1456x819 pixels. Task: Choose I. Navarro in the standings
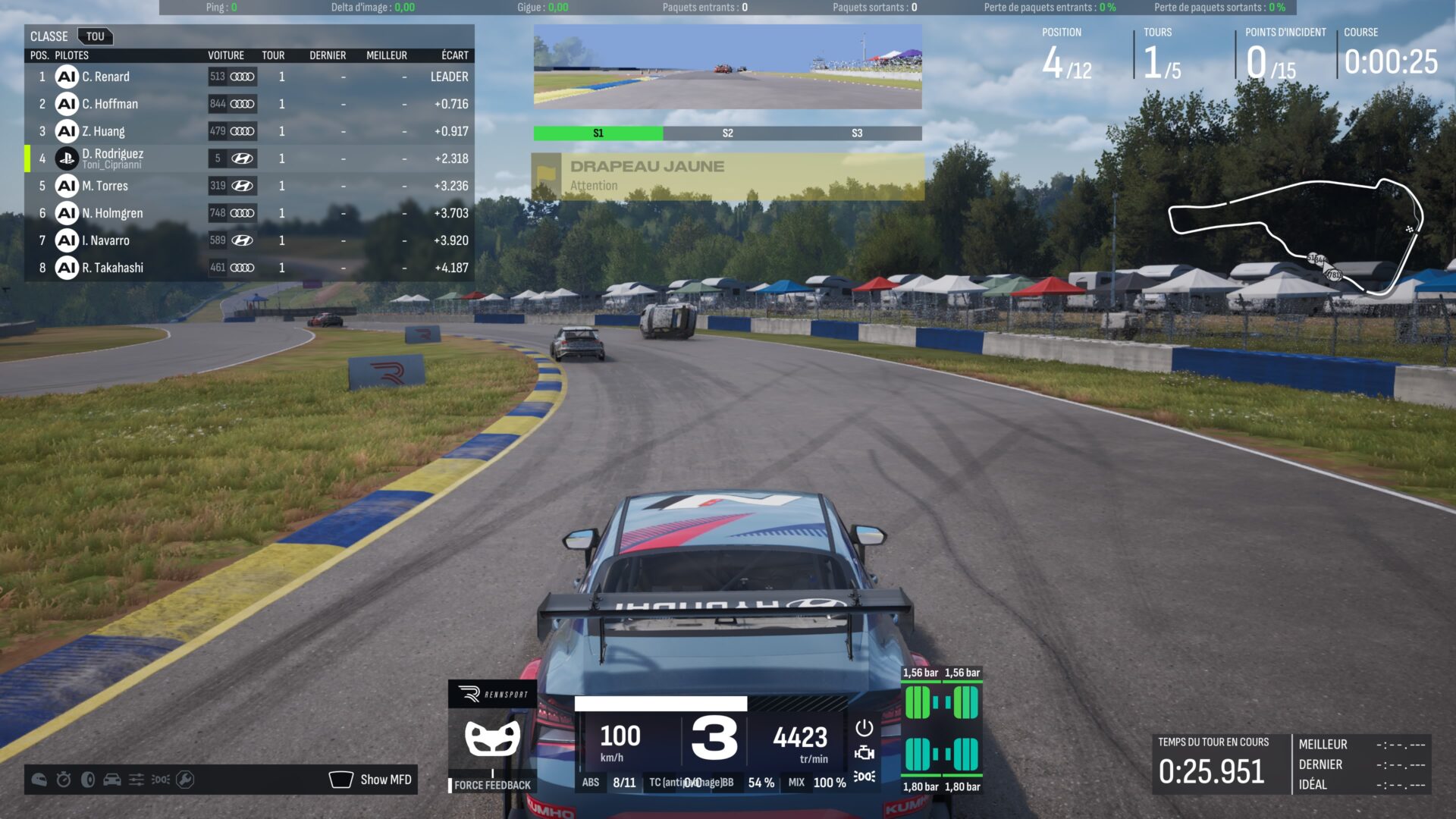tap(249, 240)
